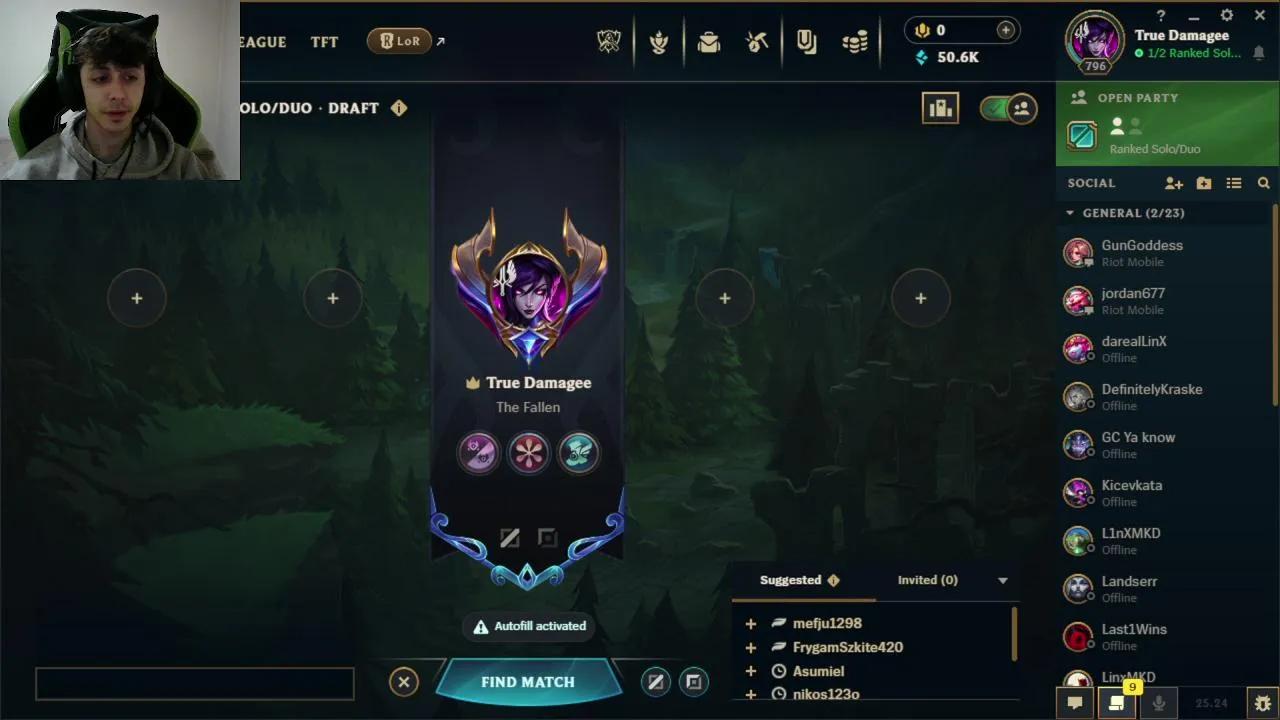The height and width of the screenshot is (720, 1280).
Task: Open the Loot backpack icon
Action: (x=709, y=42)
